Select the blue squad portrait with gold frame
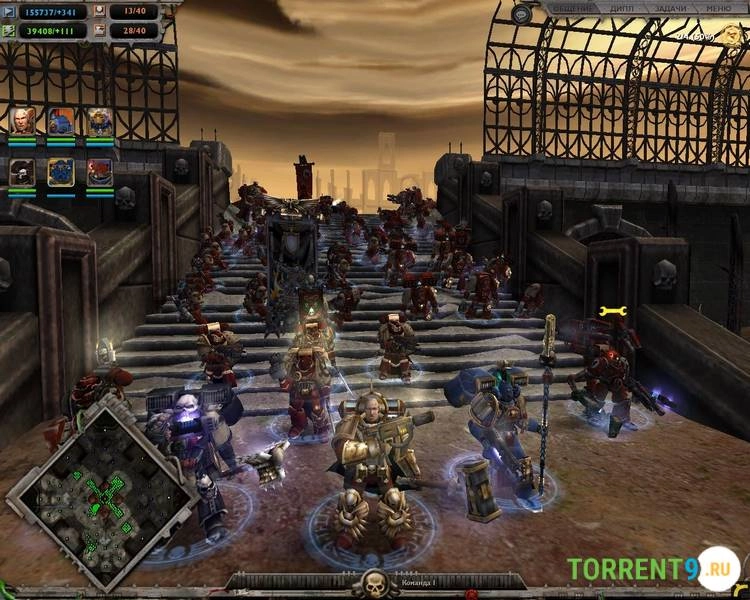This screenshot has height=600, width=750. (x=61, y=172)
